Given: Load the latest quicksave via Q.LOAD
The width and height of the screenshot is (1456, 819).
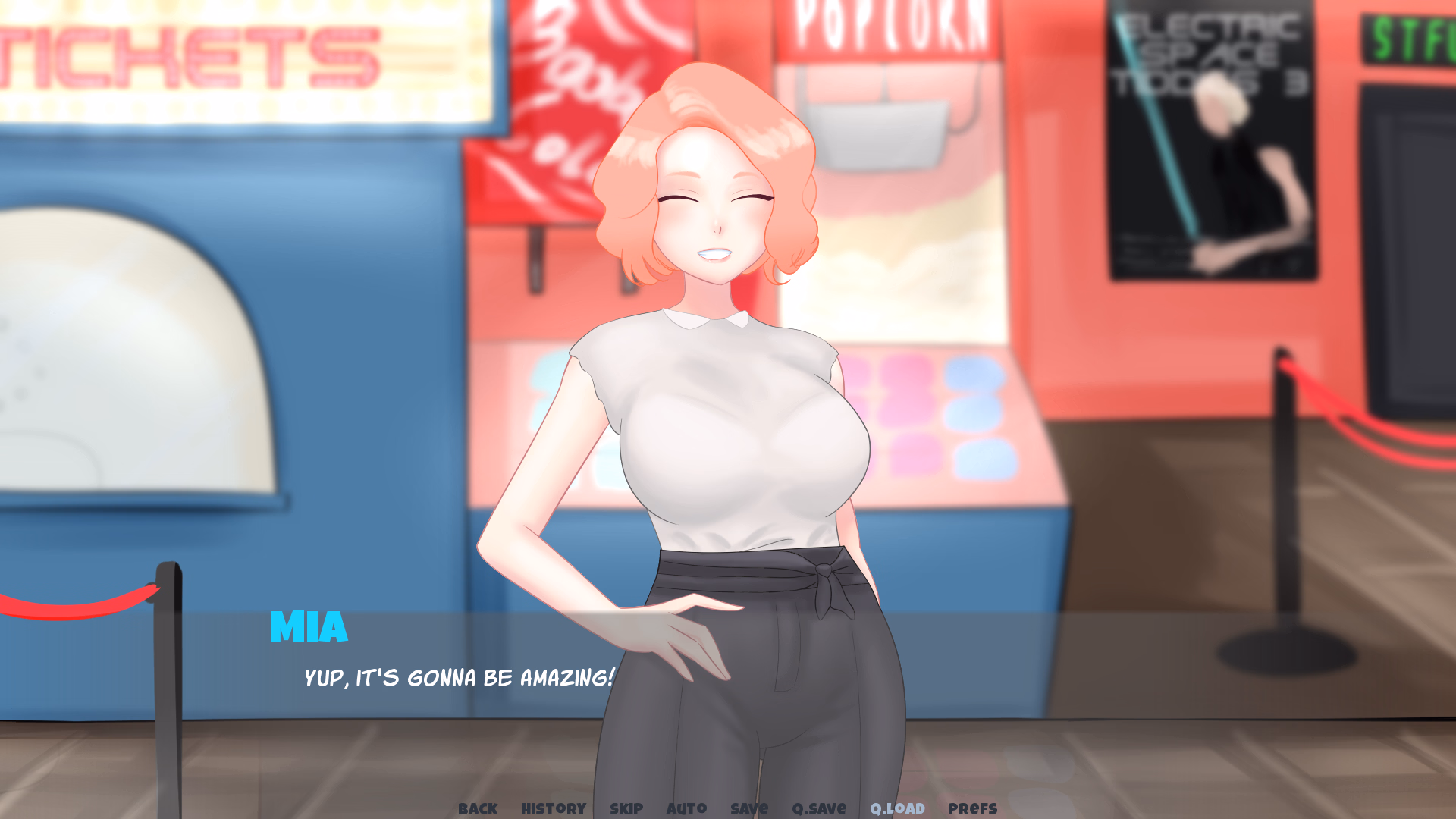Looking at the screenshot, I should pyautogui.click(x=898, y=808).
